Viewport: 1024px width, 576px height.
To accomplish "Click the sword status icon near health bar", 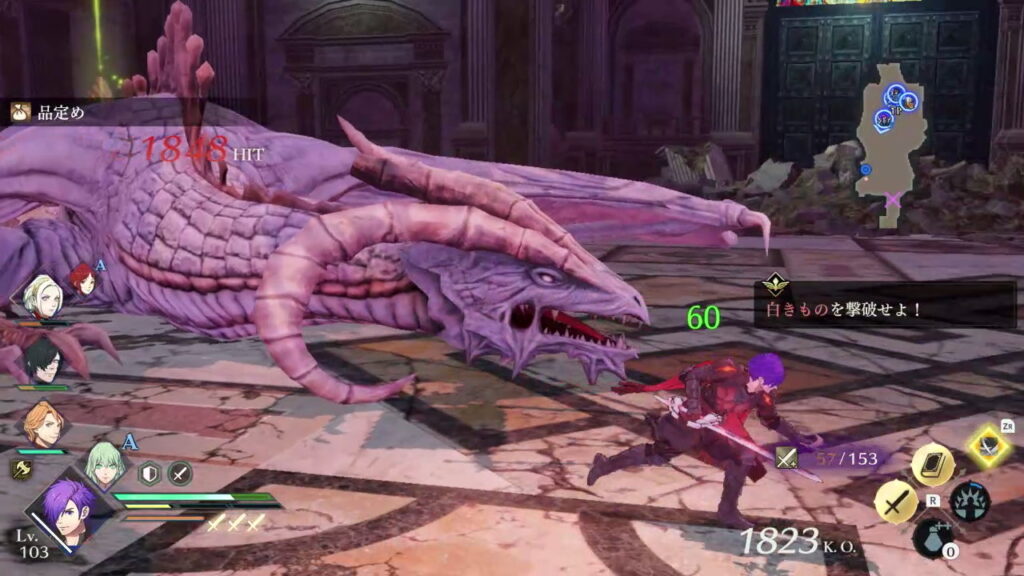I will (x=179, y=473).
